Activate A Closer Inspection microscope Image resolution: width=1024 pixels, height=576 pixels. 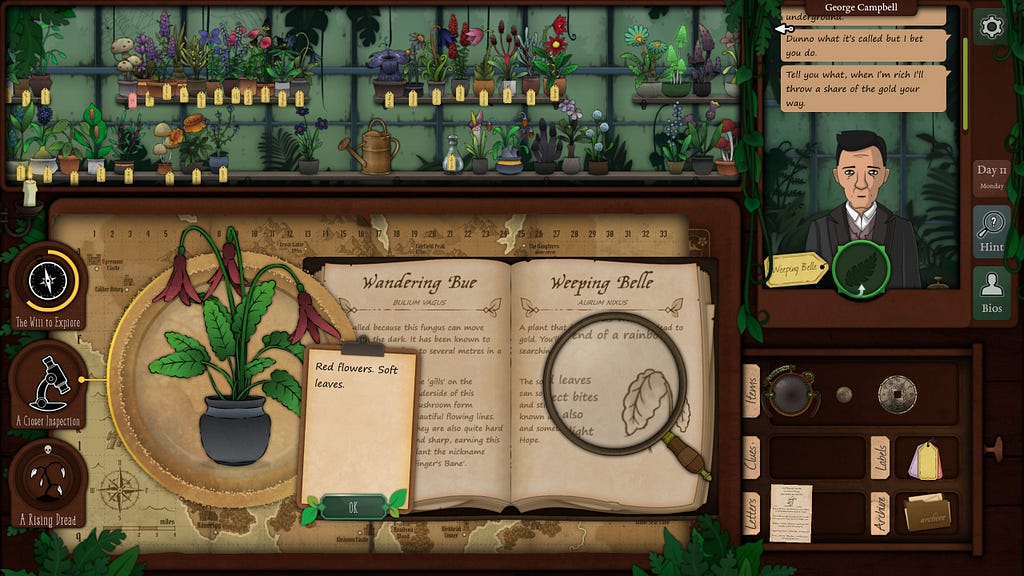pyautogui.click(x=47, y=379)
